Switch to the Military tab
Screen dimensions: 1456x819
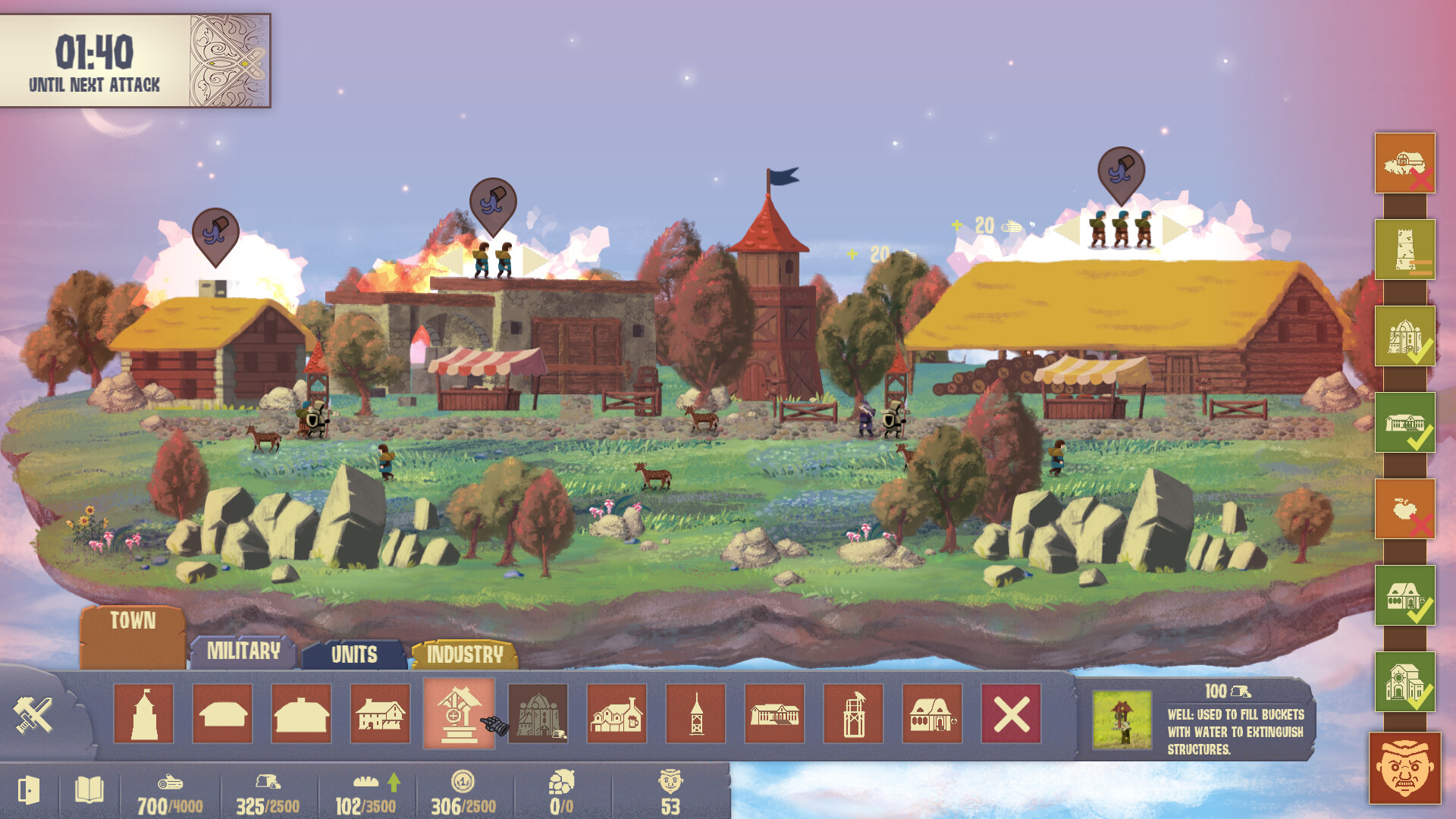coord(243,651)
